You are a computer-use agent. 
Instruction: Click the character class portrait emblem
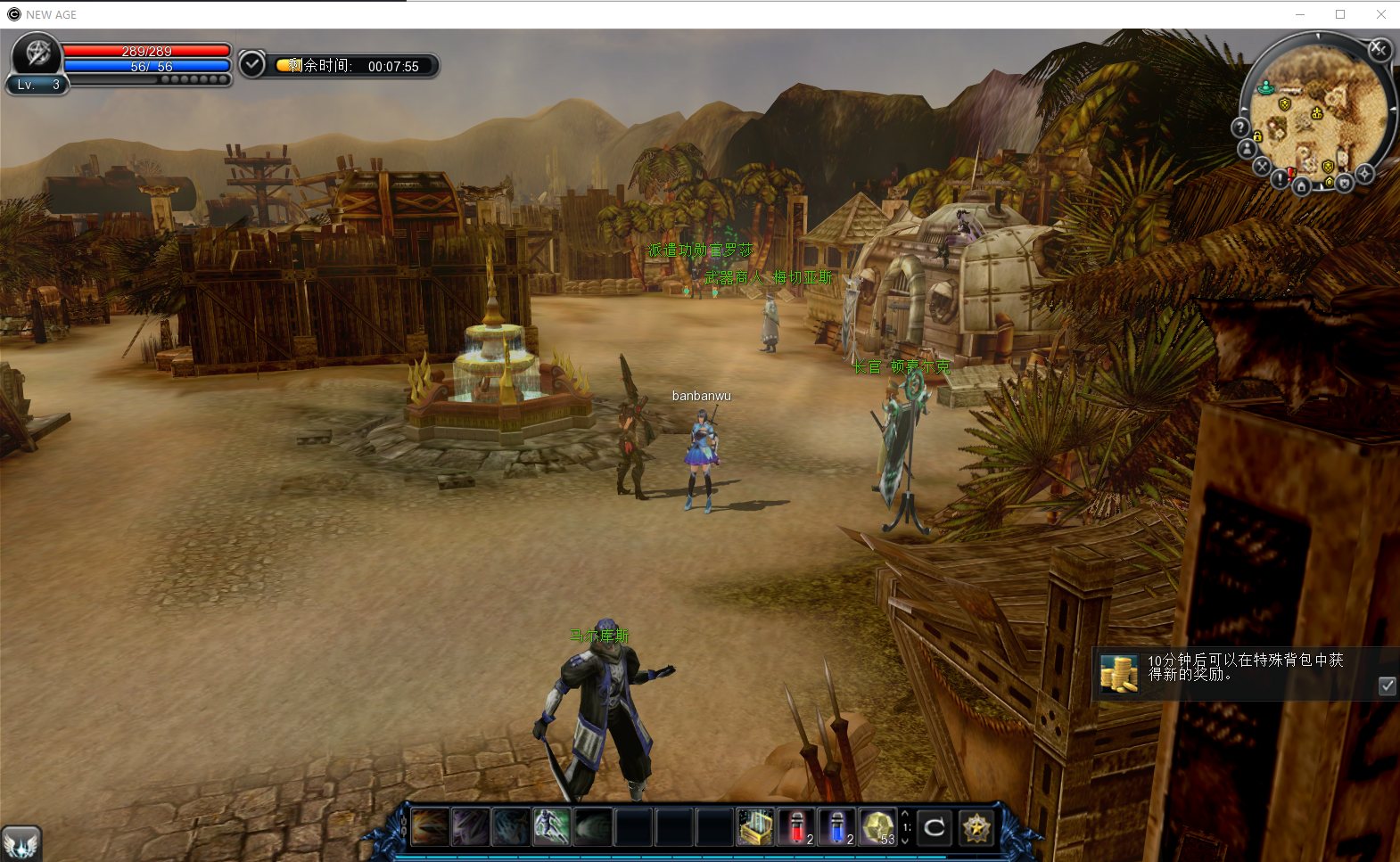click(x=37, y=53)
